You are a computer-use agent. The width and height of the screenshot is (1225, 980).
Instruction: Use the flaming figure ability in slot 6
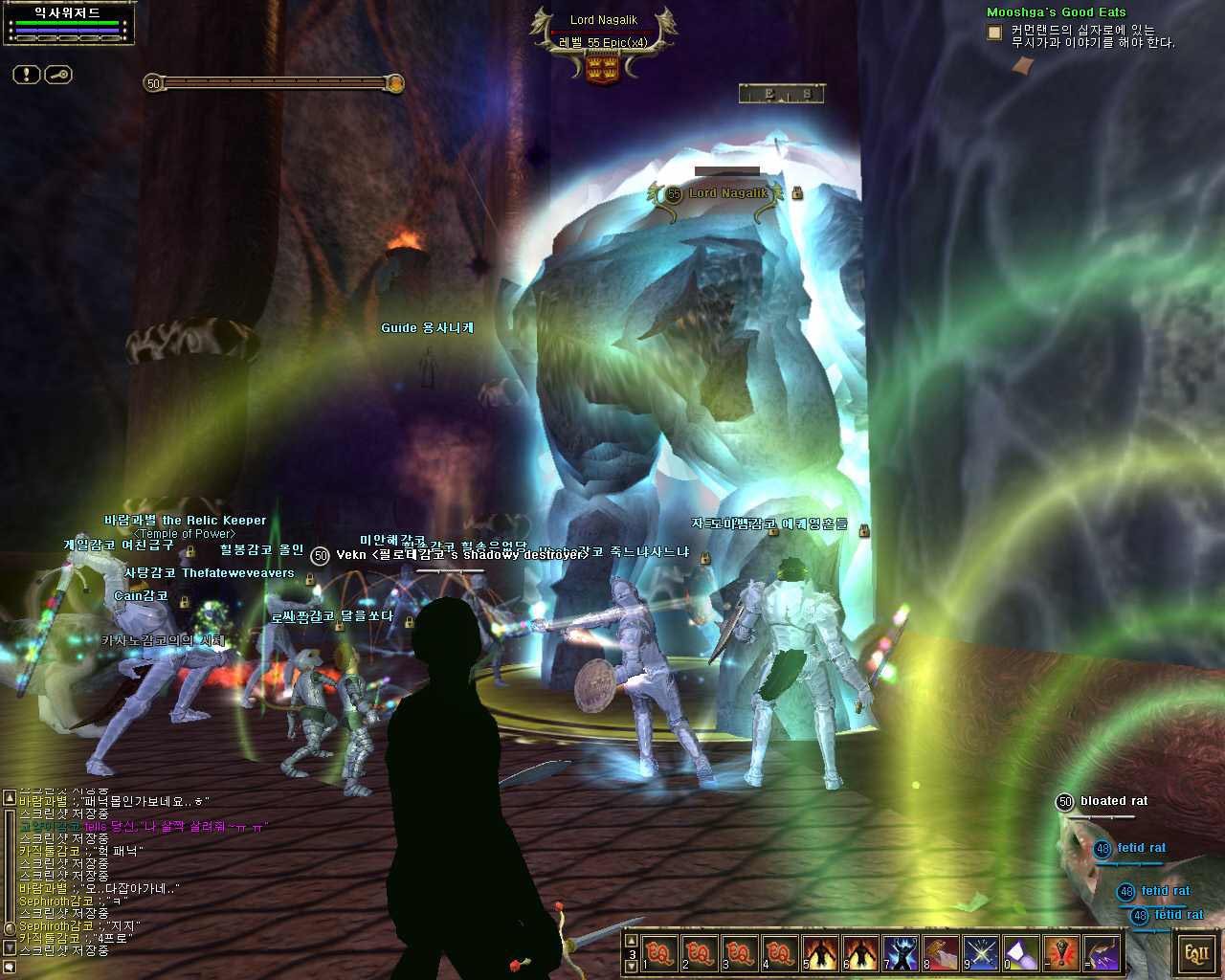(x=860, y=954)
